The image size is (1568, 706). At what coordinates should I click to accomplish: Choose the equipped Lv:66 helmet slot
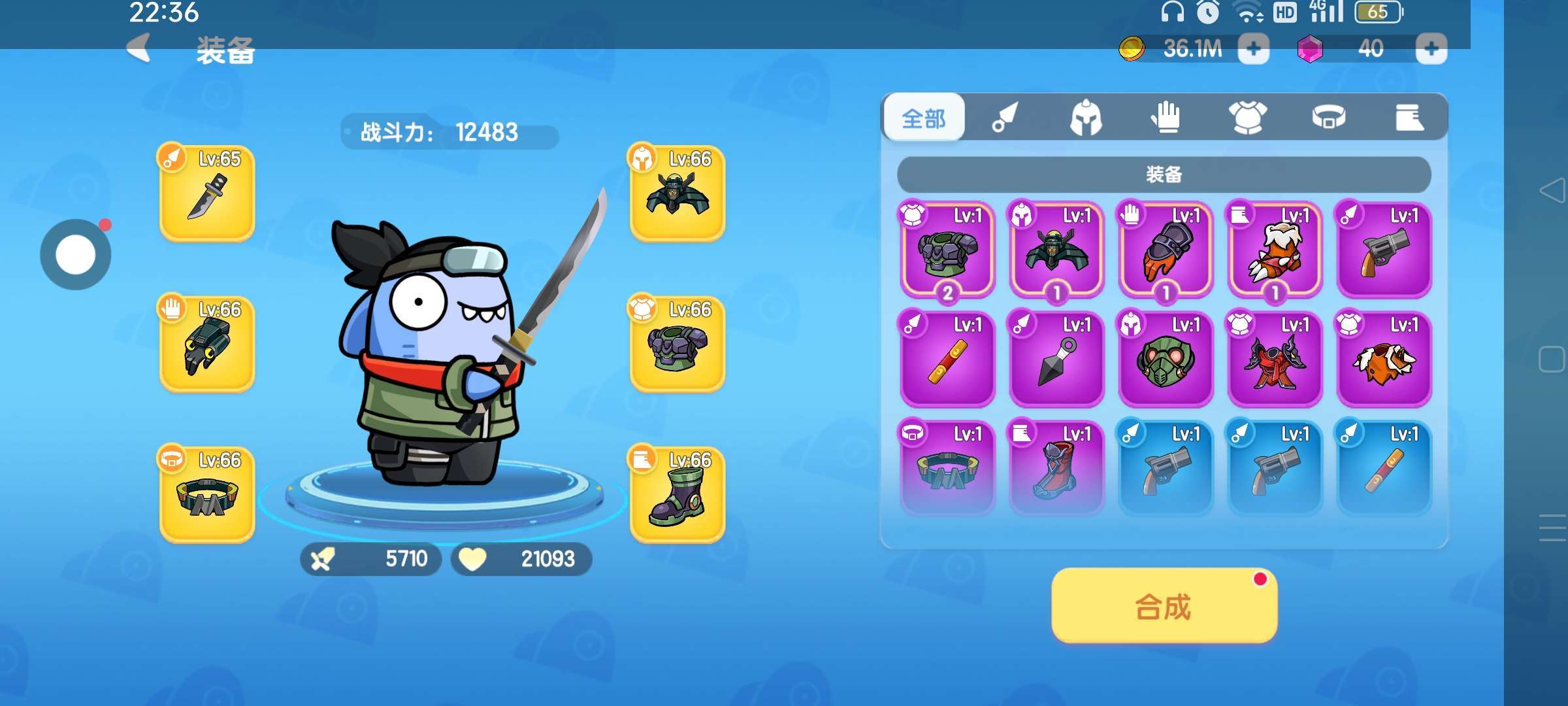(678, 193)
